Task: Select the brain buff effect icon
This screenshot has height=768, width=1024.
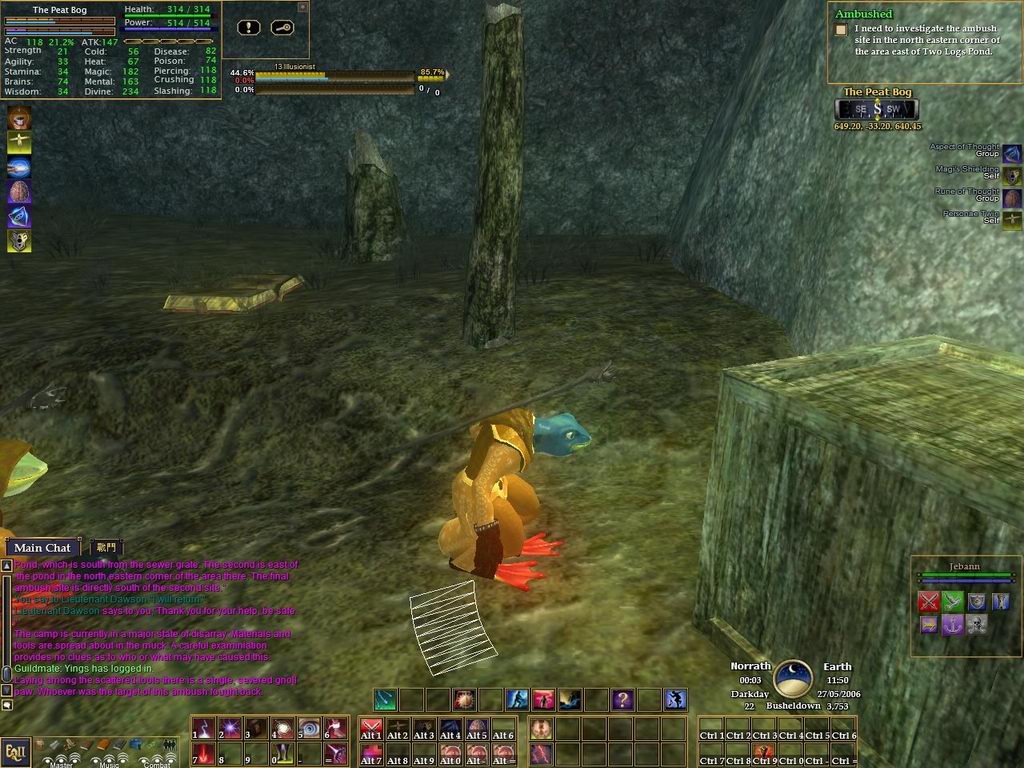Action: 19,192
